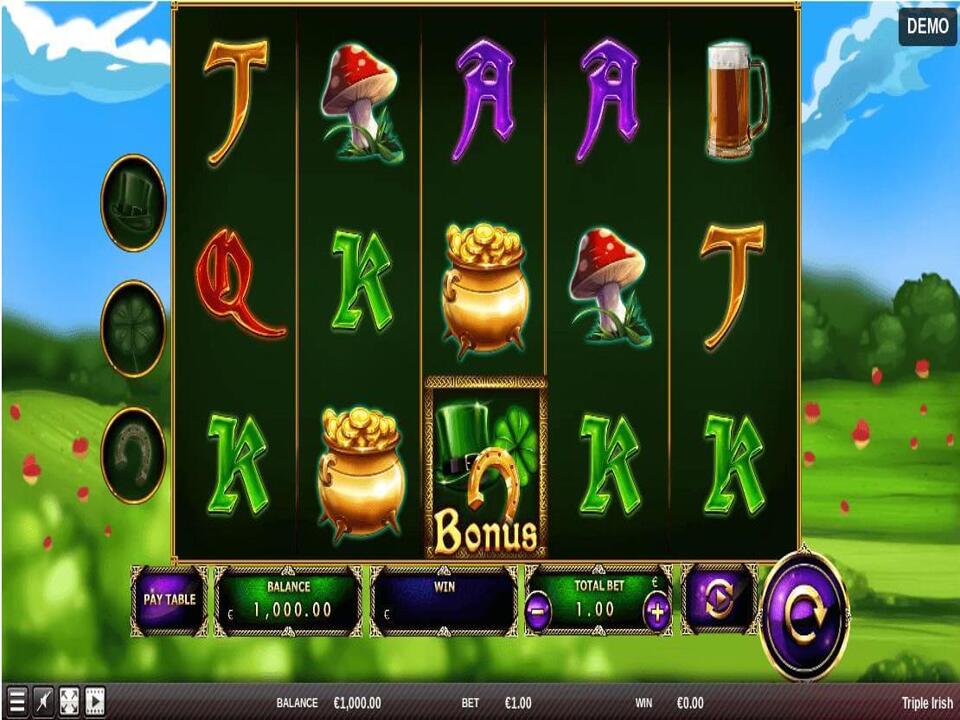Open the hamburger menu in bottom bar

pyautogui.click(x=17, y=700)
